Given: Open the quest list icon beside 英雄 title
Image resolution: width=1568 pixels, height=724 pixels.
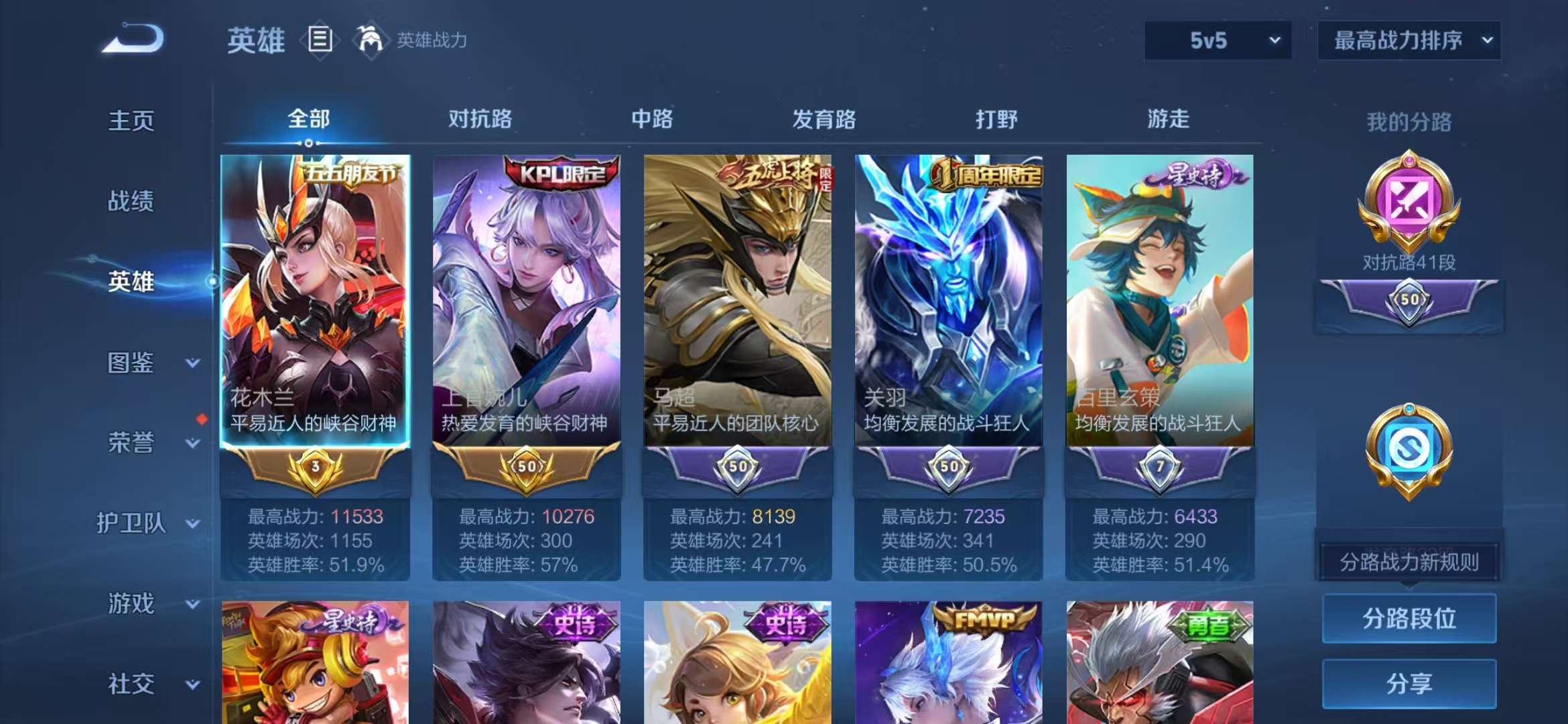Looking at the screenshot, I should click(x=320, y=39).
